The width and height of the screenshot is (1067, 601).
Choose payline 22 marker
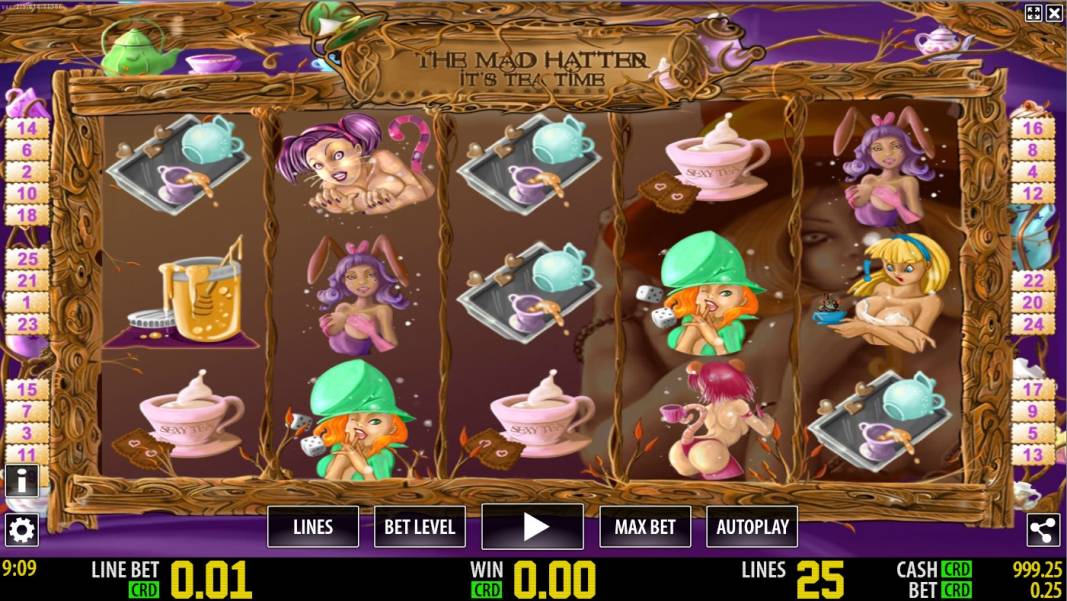point(1033,281)
